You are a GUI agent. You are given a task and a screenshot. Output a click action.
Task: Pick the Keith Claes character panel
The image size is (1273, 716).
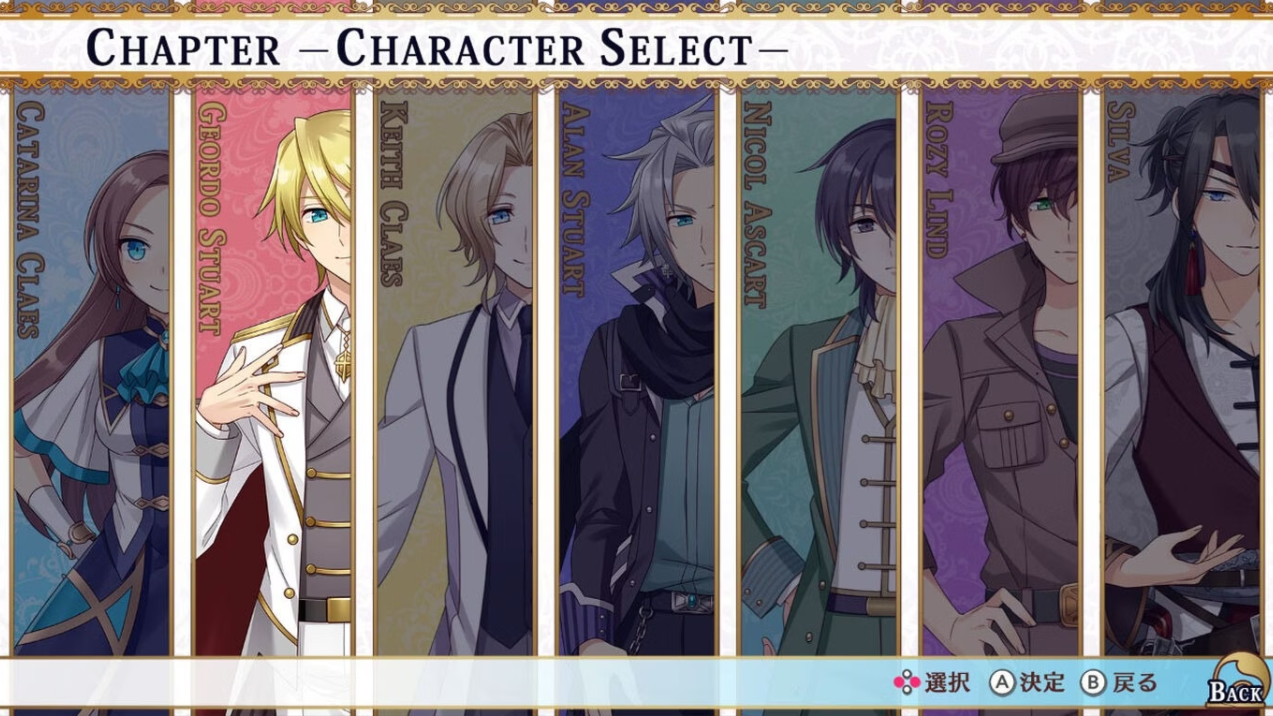(x=455, y=370)
